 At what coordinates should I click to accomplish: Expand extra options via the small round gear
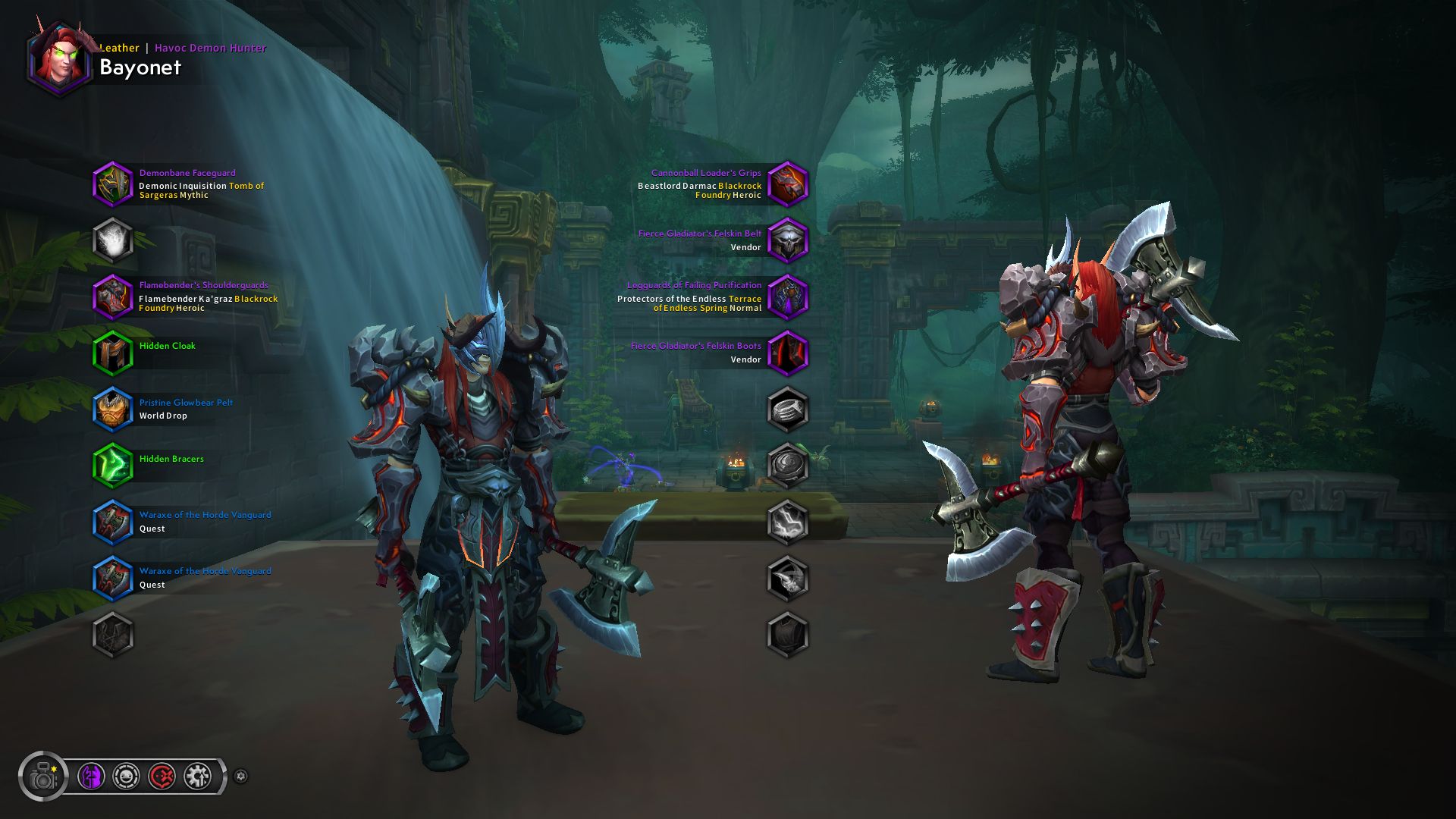point(241,777)
